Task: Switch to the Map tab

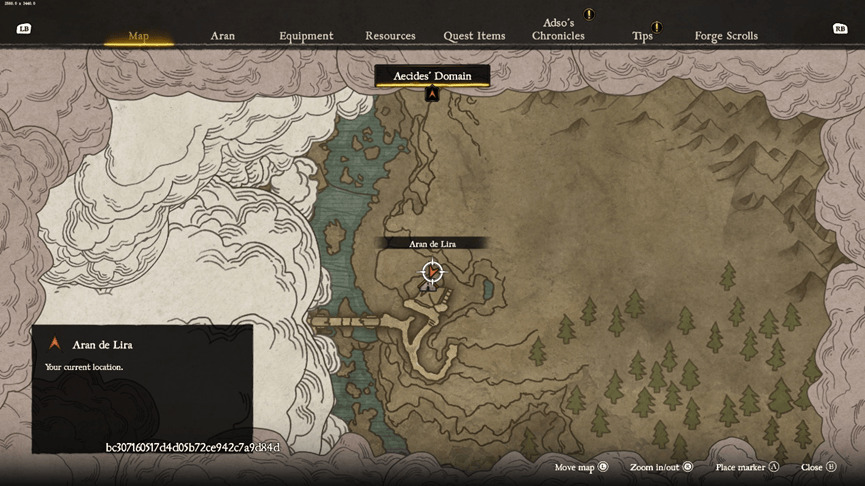Action: (x=138, y=36)
